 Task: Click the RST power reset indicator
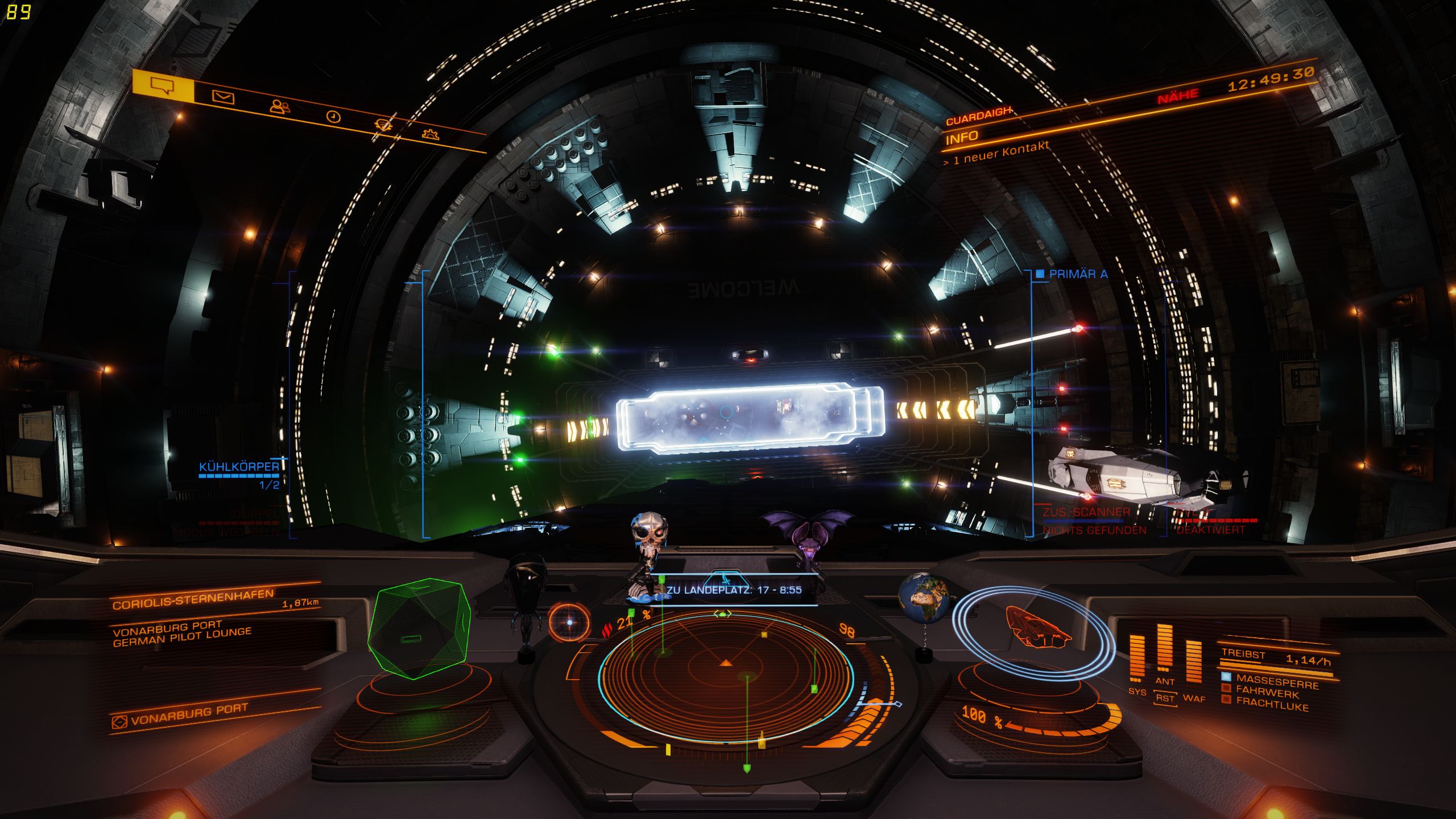(1165, 698)
